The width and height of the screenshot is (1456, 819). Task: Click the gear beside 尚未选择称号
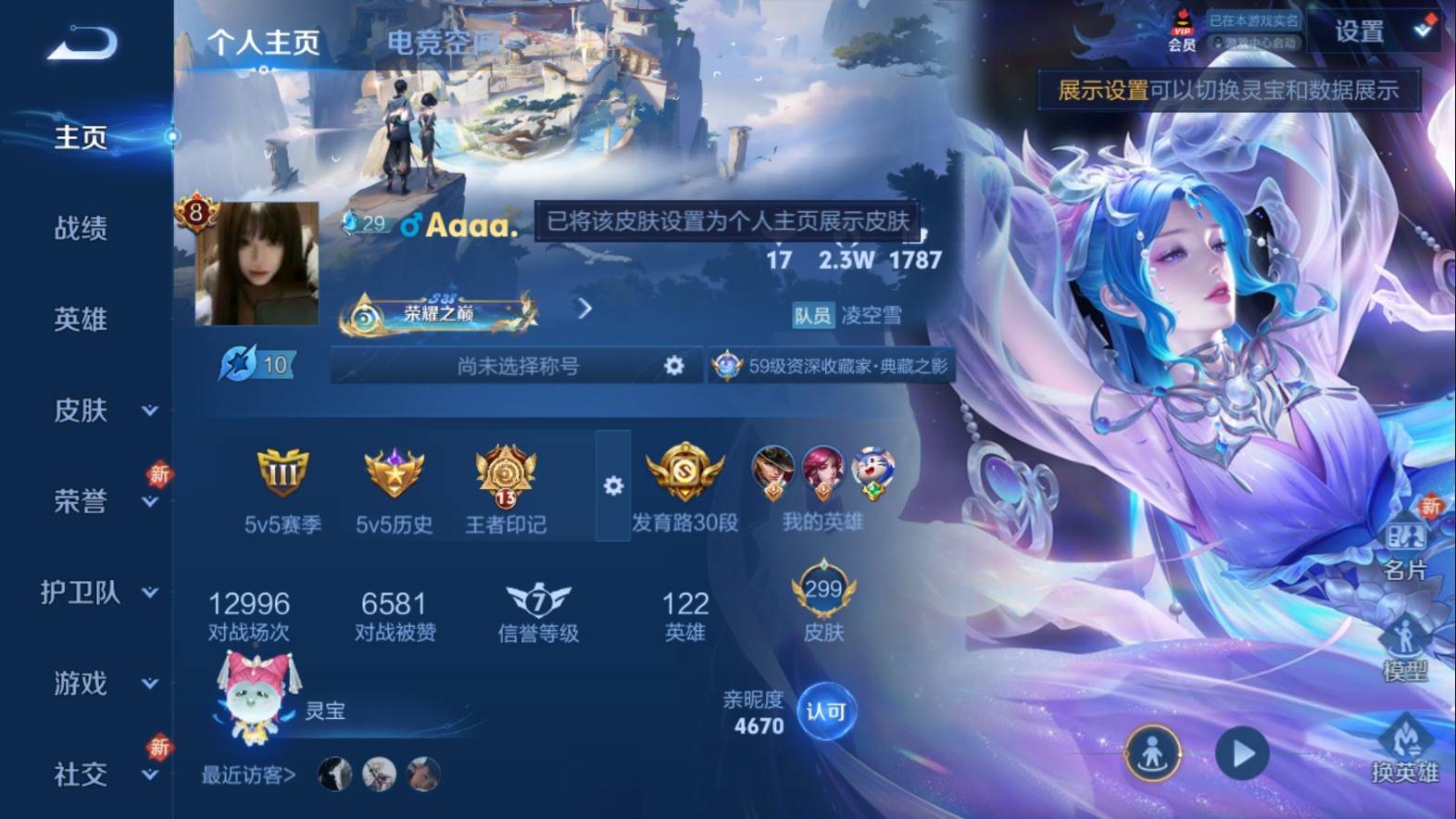[x=674, y=366]
